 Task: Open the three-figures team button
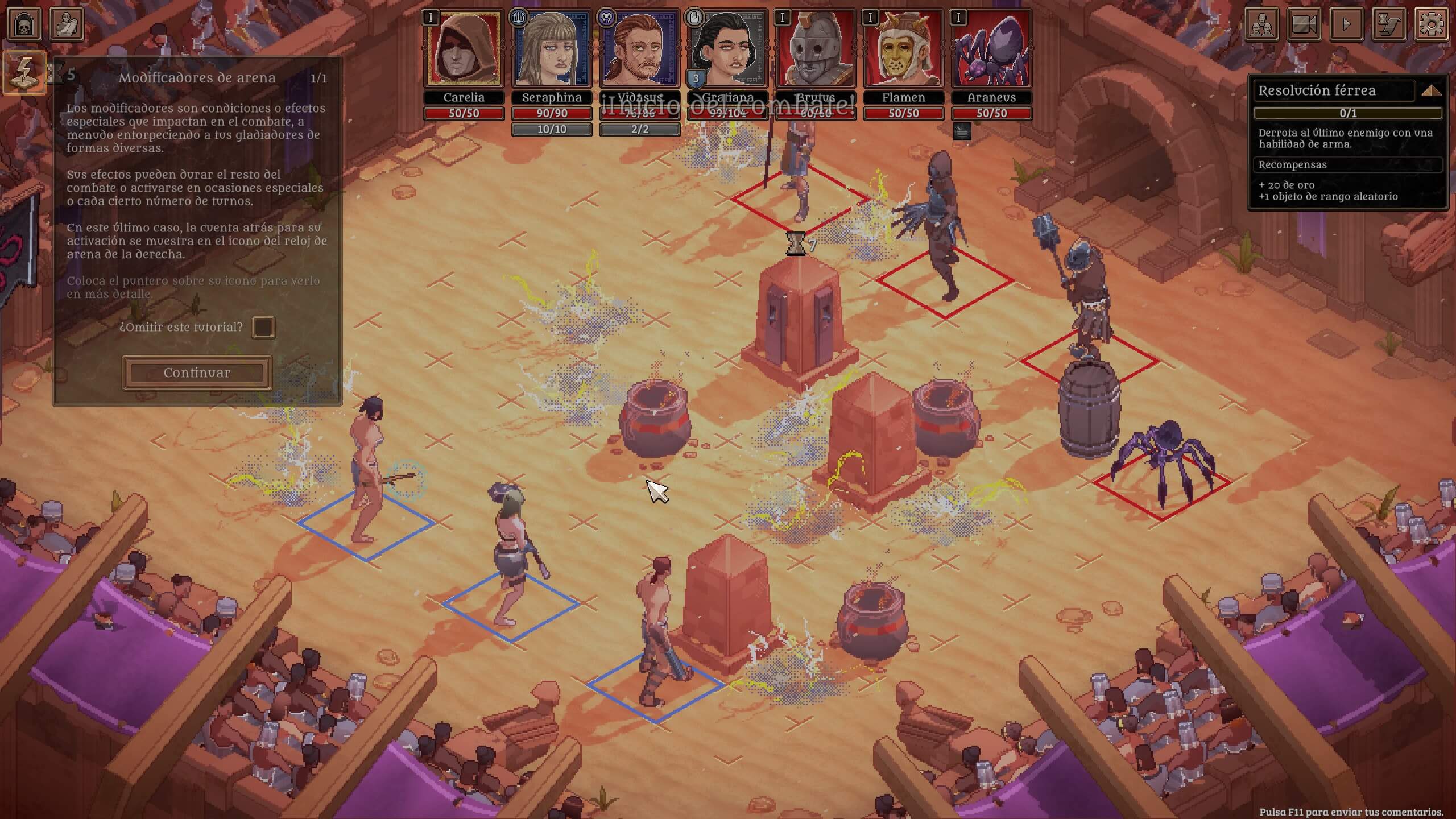(x=1262, y=24)
